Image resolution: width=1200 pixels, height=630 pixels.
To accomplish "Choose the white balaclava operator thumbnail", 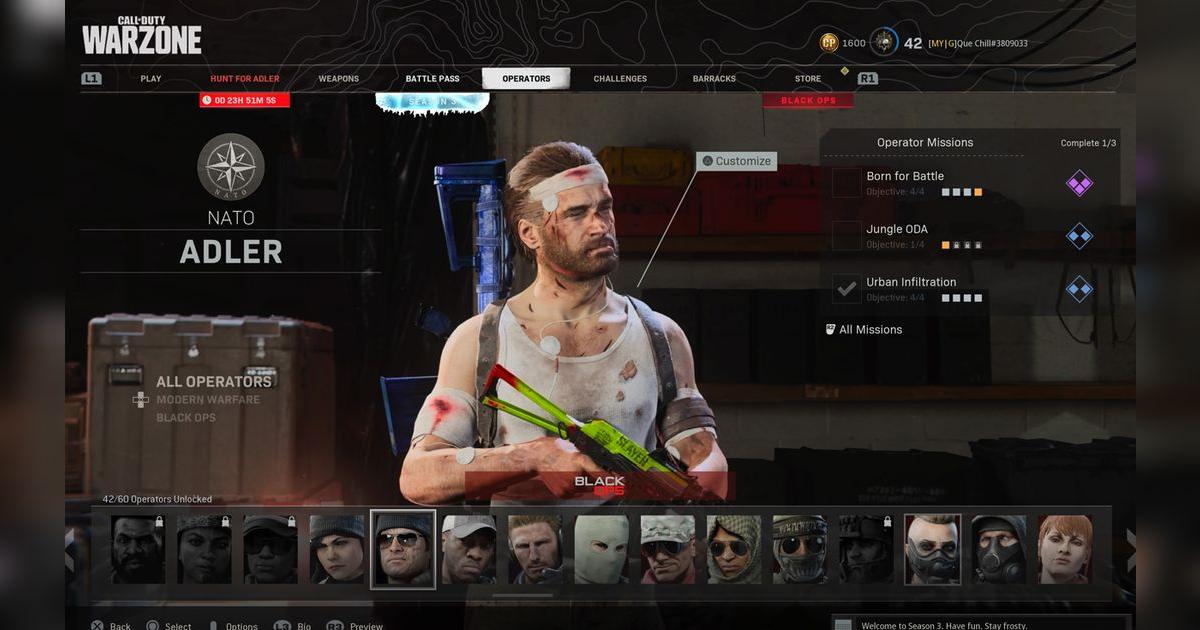I will 601,549.
